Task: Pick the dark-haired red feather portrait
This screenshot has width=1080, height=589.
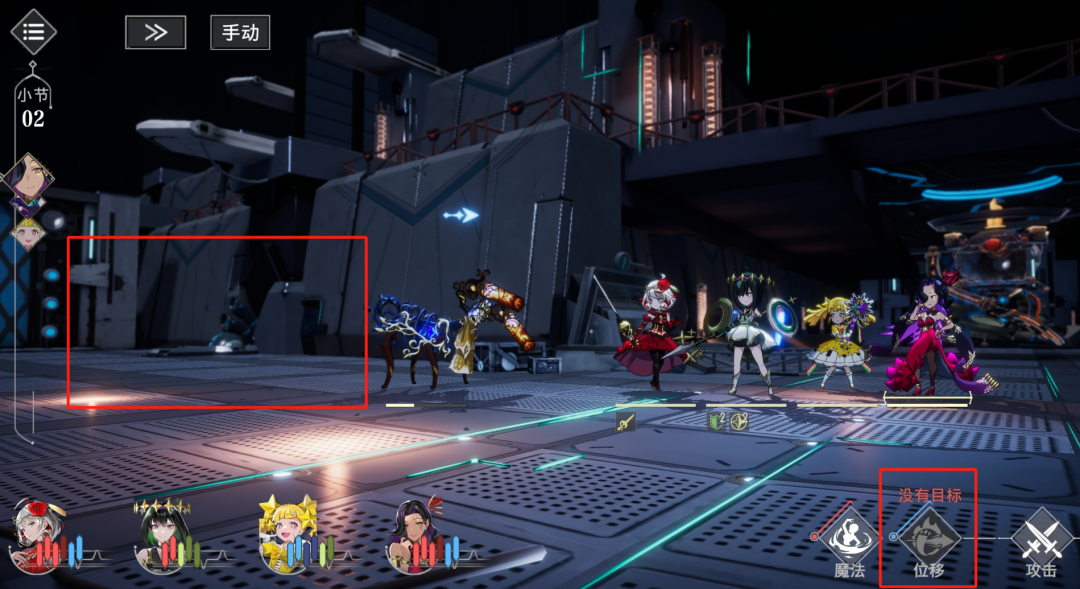Action: (x=414, y=534)
